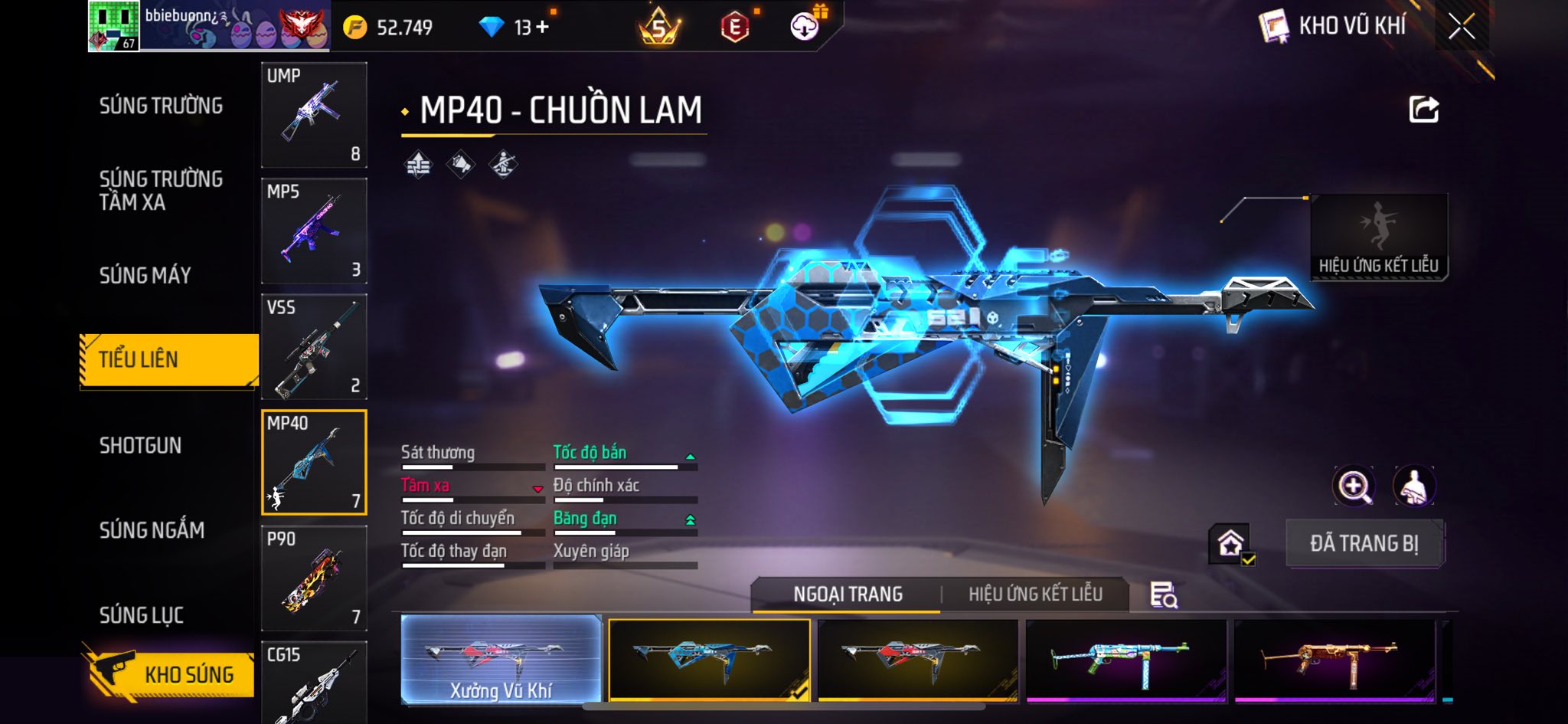Select the P90 weapon tile
The width and height of the screenshot is (1568, 724).
click(x=314, y=578)
